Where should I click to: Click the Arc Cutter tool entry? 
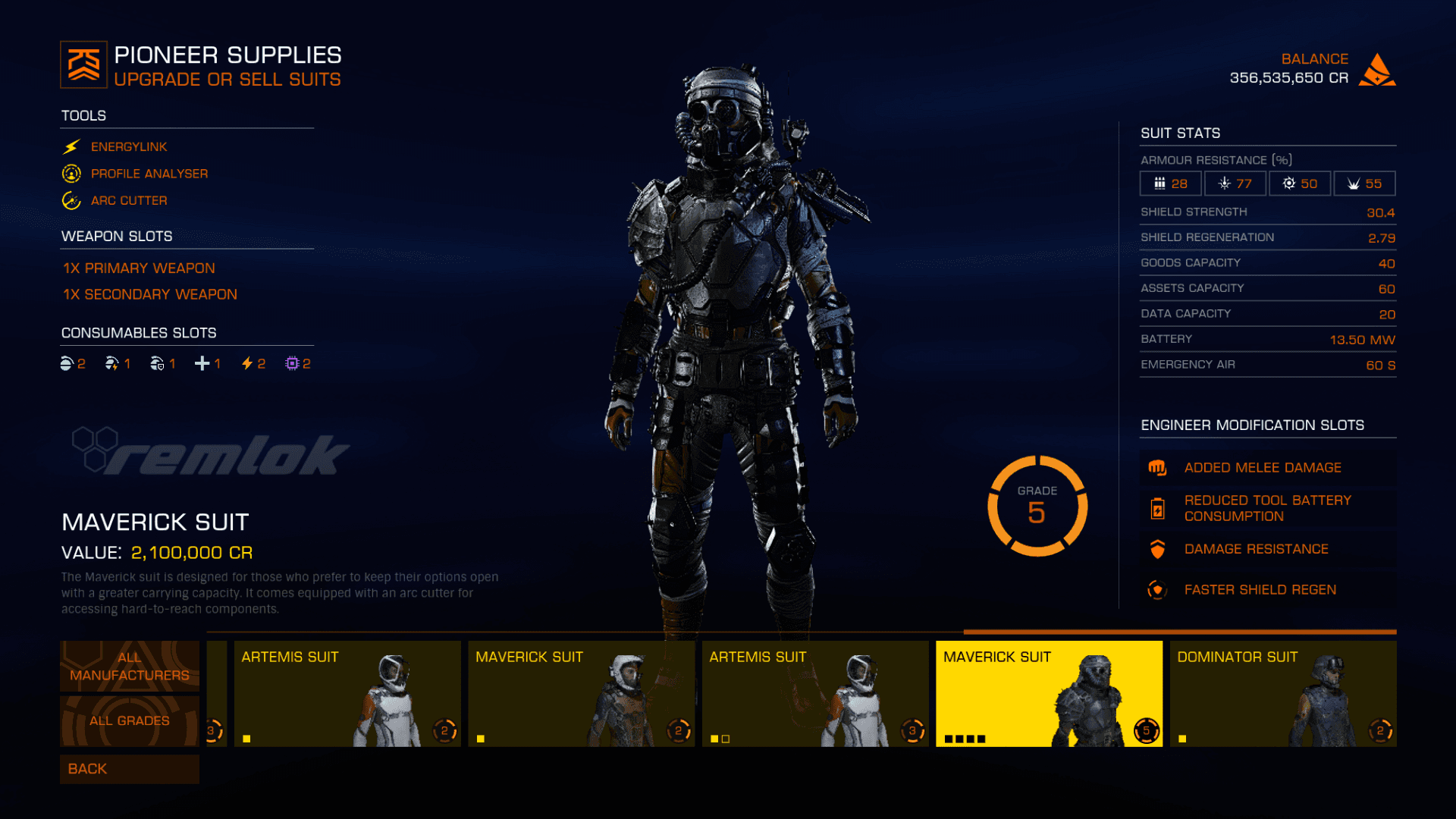click(129, 200)
